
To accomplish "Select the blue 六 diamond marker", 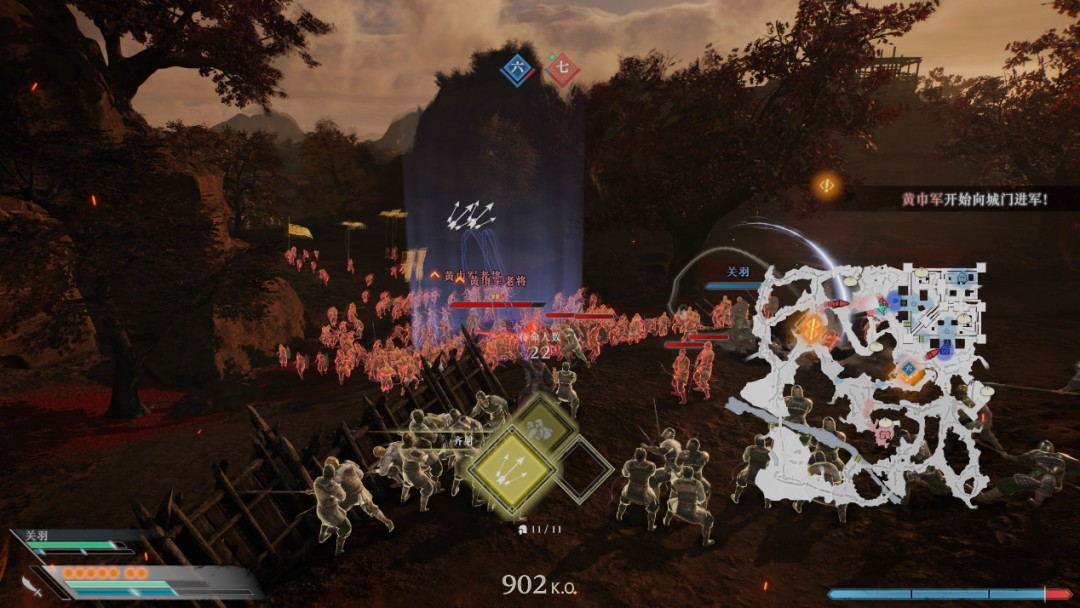I will click(517, 69).
